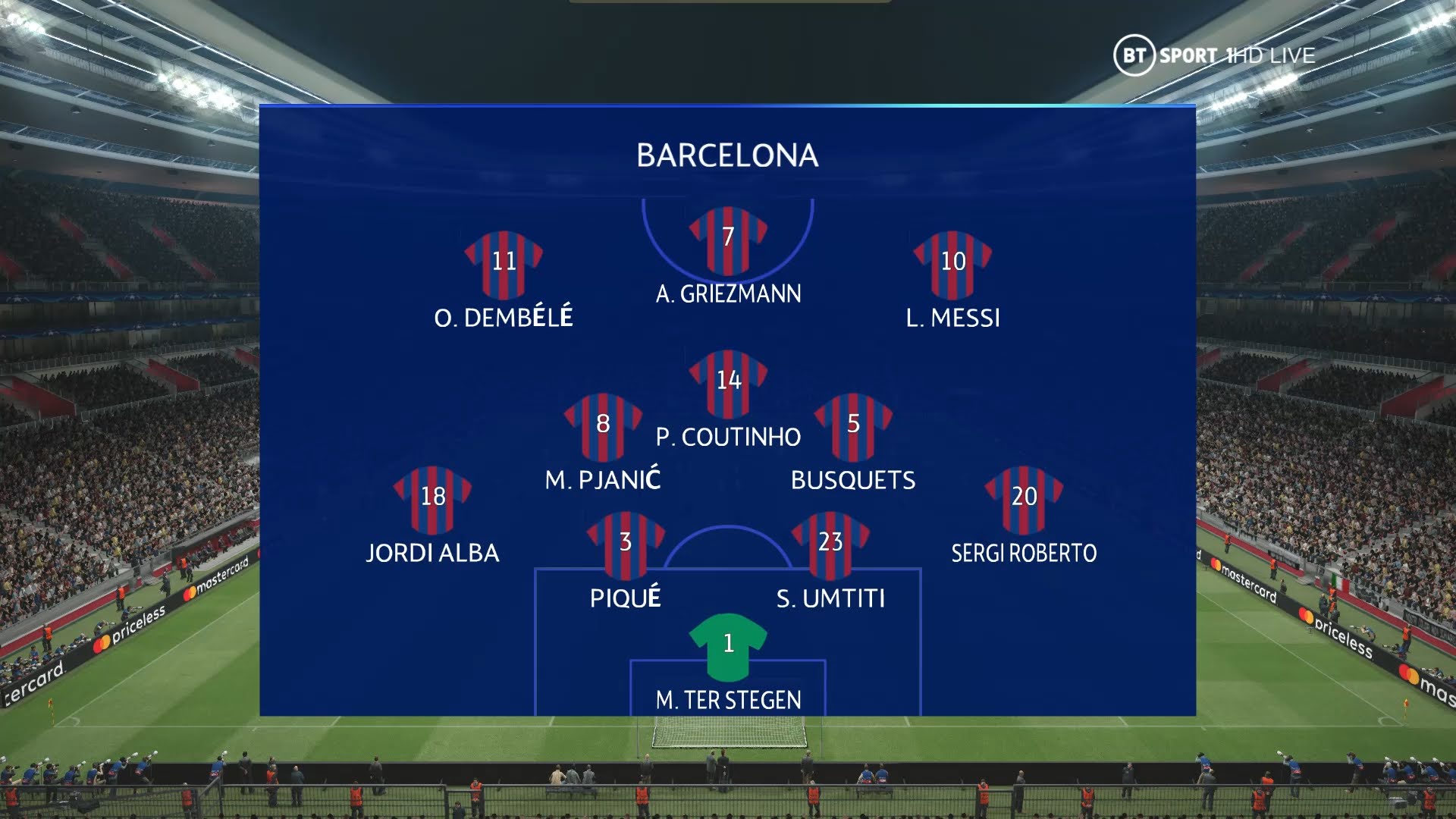Select Coutinho's number 14 jersey icon
The height and width of the screenshot is (819, 1456).
[730, 383]
